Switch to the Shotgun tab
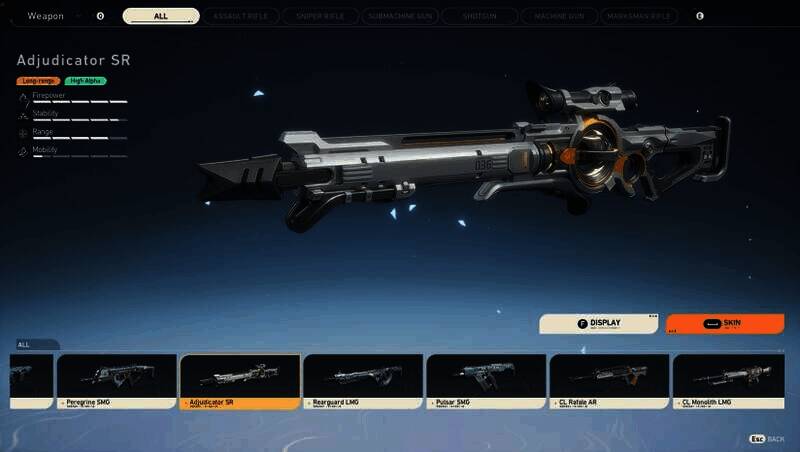 pos(477,16)
